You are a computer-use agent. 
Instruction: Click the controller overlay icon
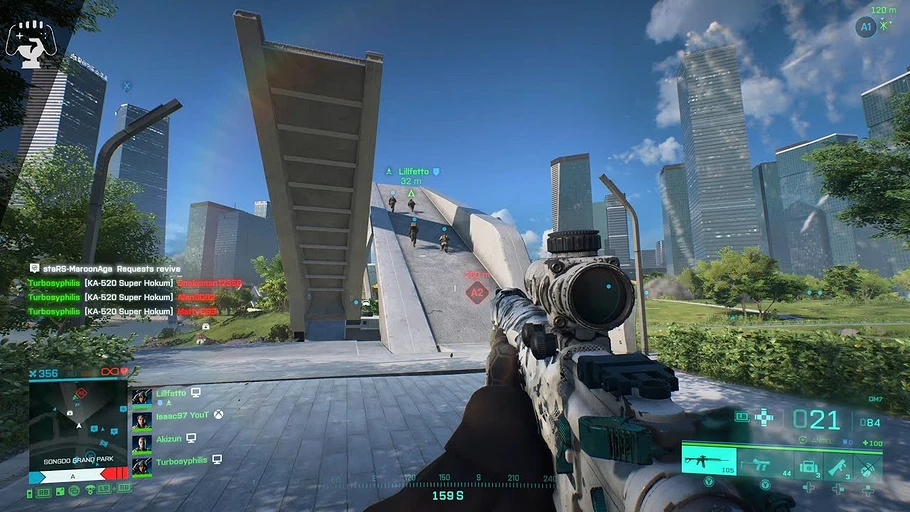tap(30, 42)
